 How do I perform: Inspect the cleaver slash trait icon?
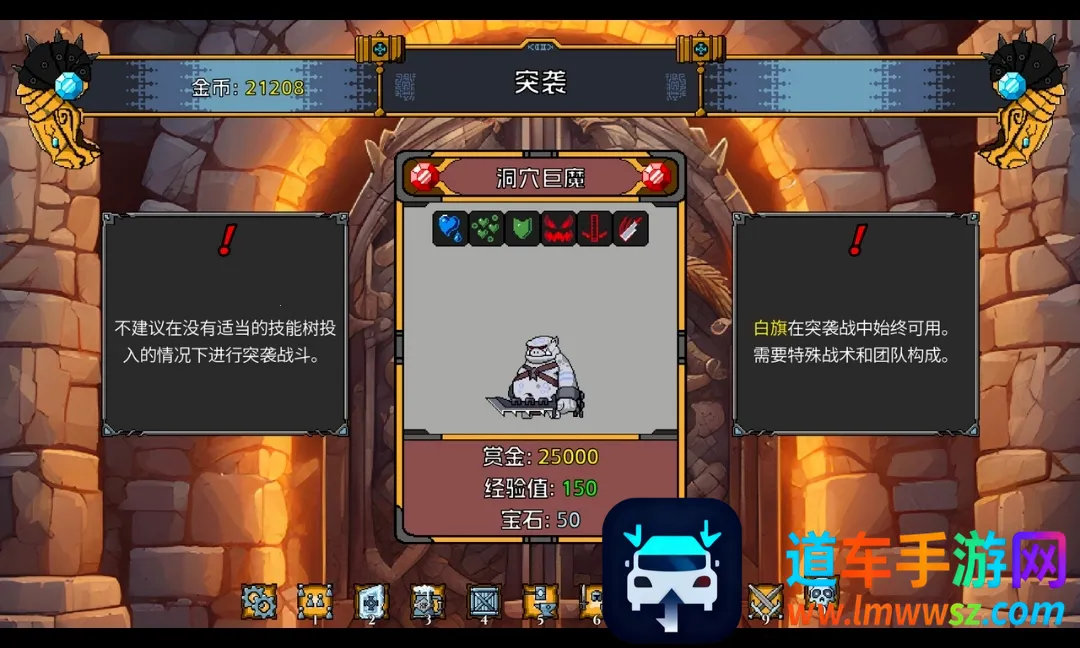coord(630,228)
